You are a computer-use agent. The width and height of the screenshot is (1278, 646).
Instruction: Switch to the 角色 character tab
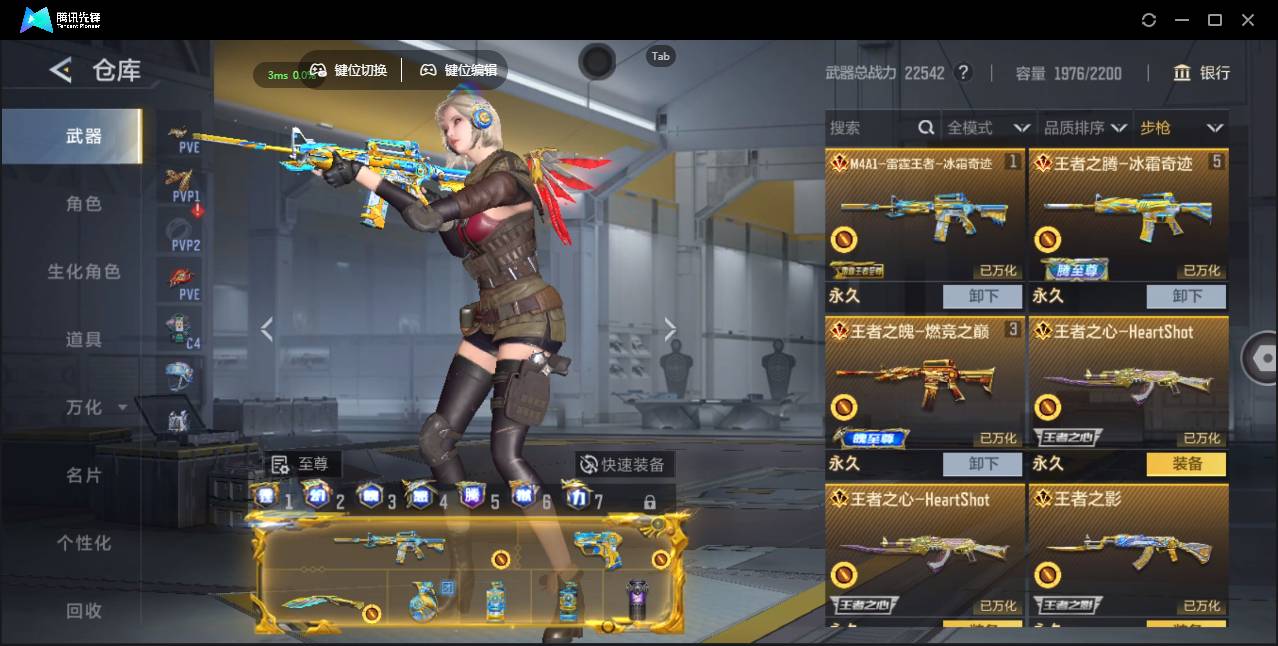(x=84, y=204)
